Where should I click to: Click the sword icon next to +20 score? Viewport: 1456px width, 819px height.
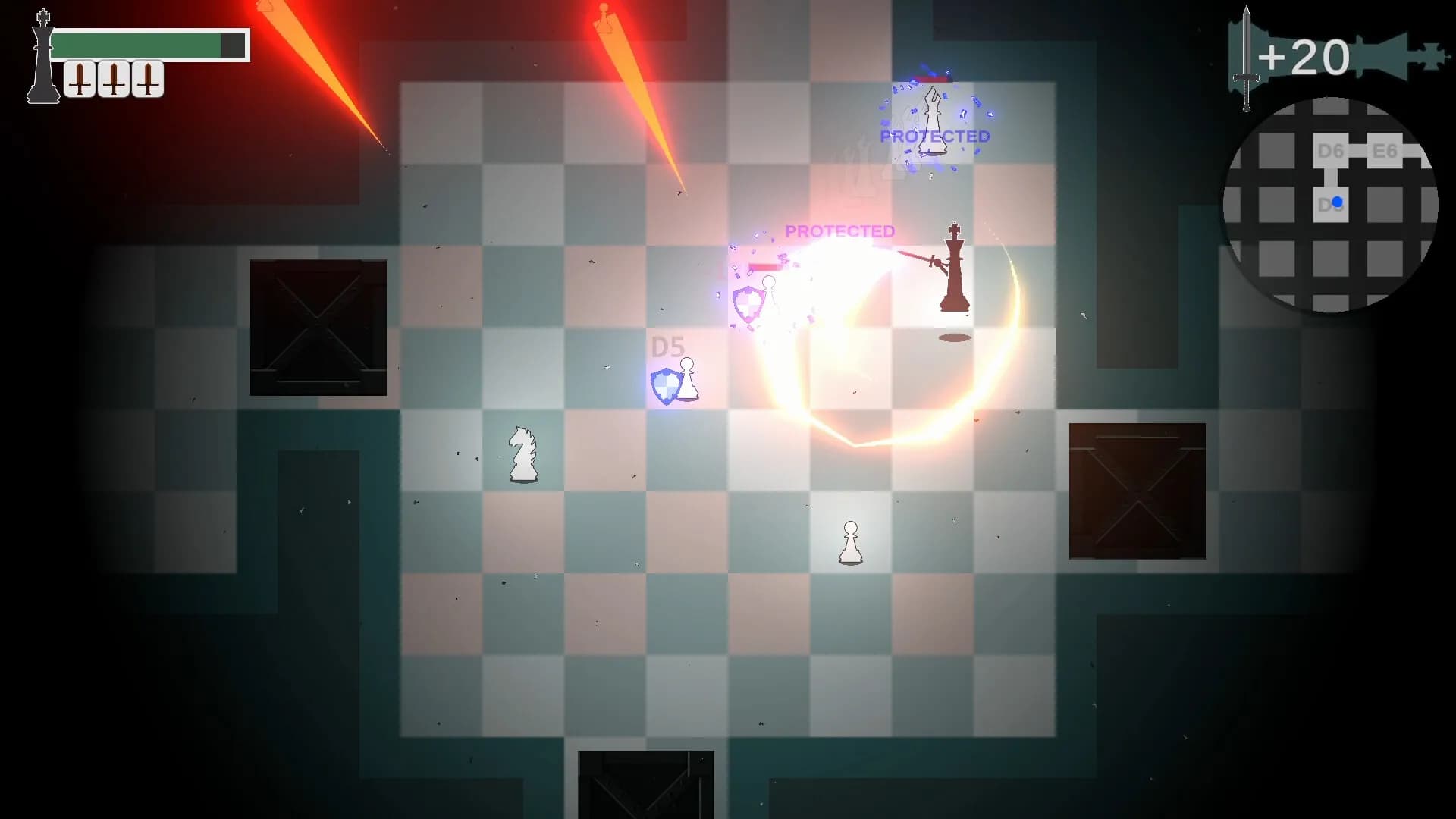1246,57
